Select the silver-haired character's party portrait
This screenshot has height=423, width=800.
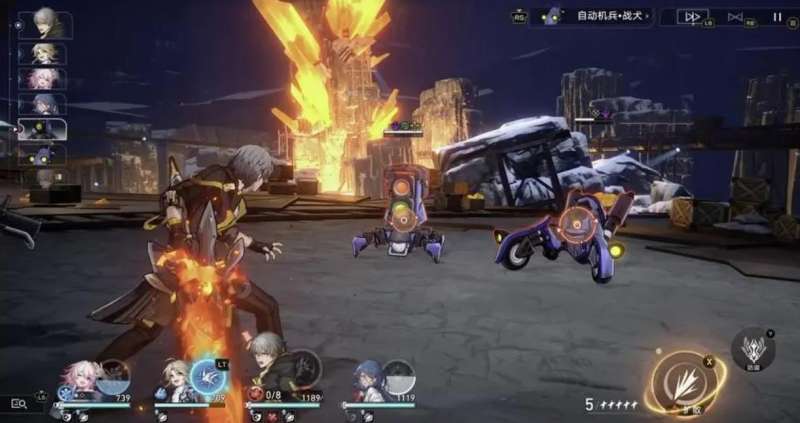pos(266,378)
